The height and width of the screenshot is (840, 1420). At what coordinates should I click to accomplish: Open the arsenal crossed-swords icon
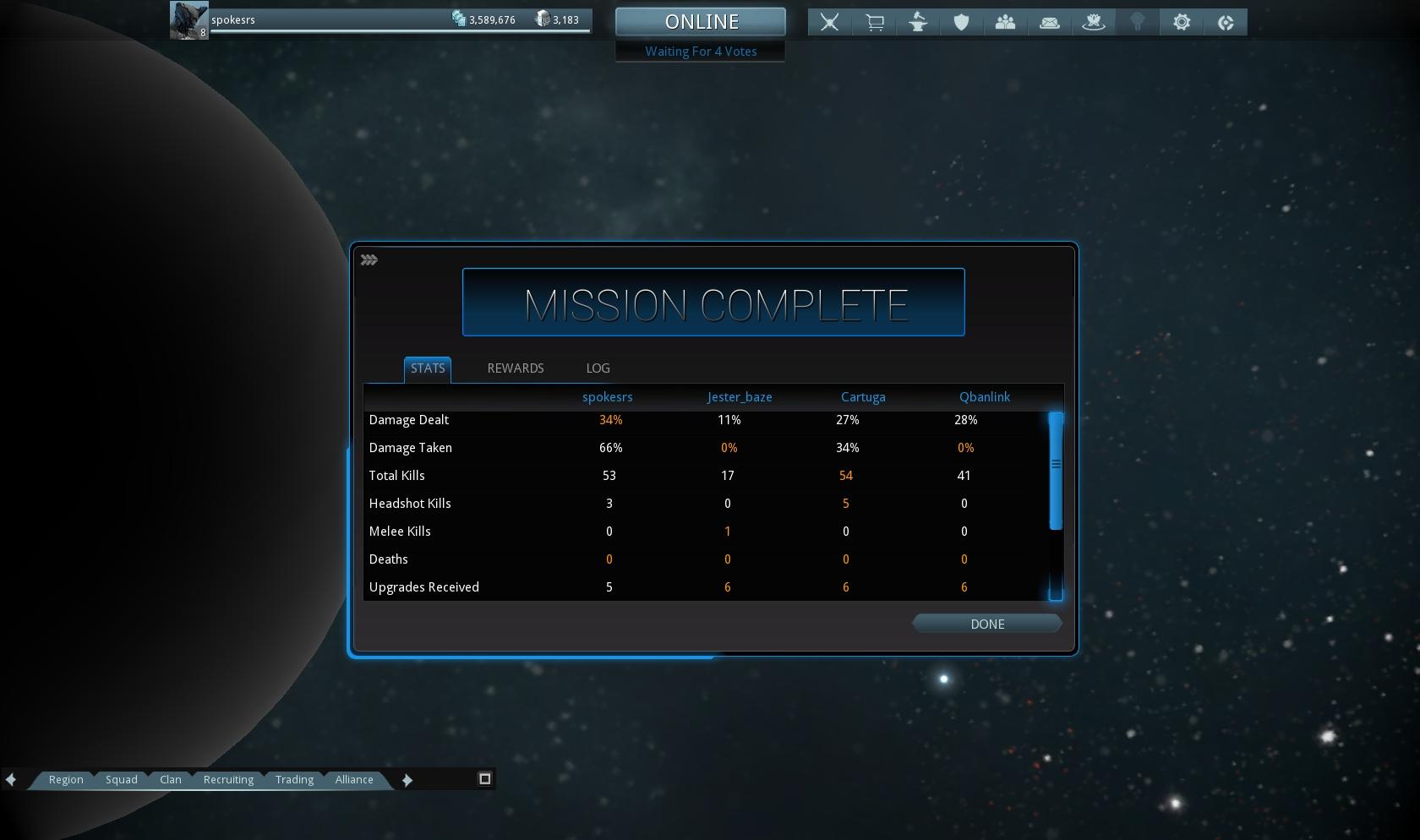coord(830,23)
